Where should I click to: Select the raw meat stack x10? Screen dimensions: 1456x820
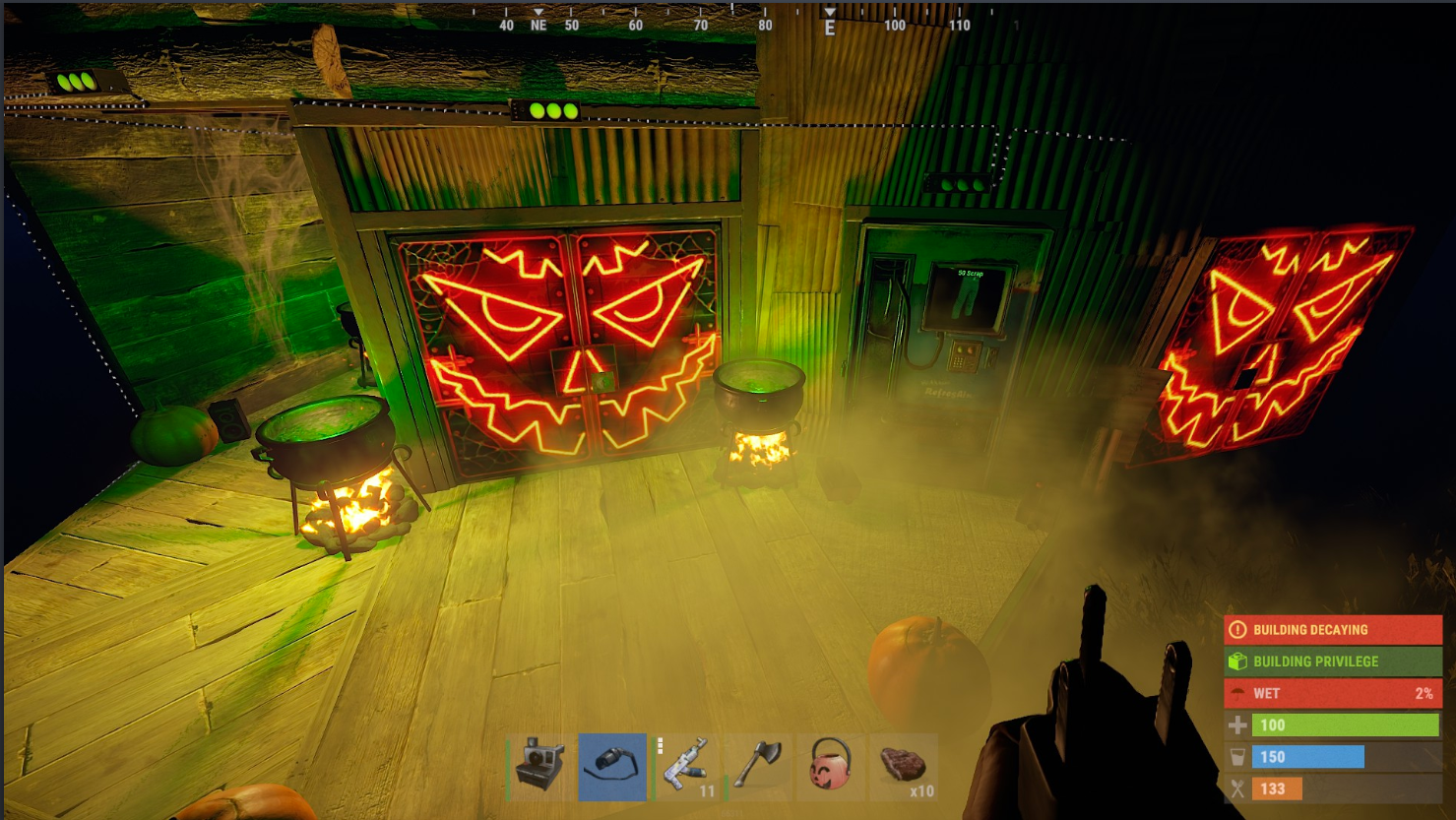tap(903, 766)
